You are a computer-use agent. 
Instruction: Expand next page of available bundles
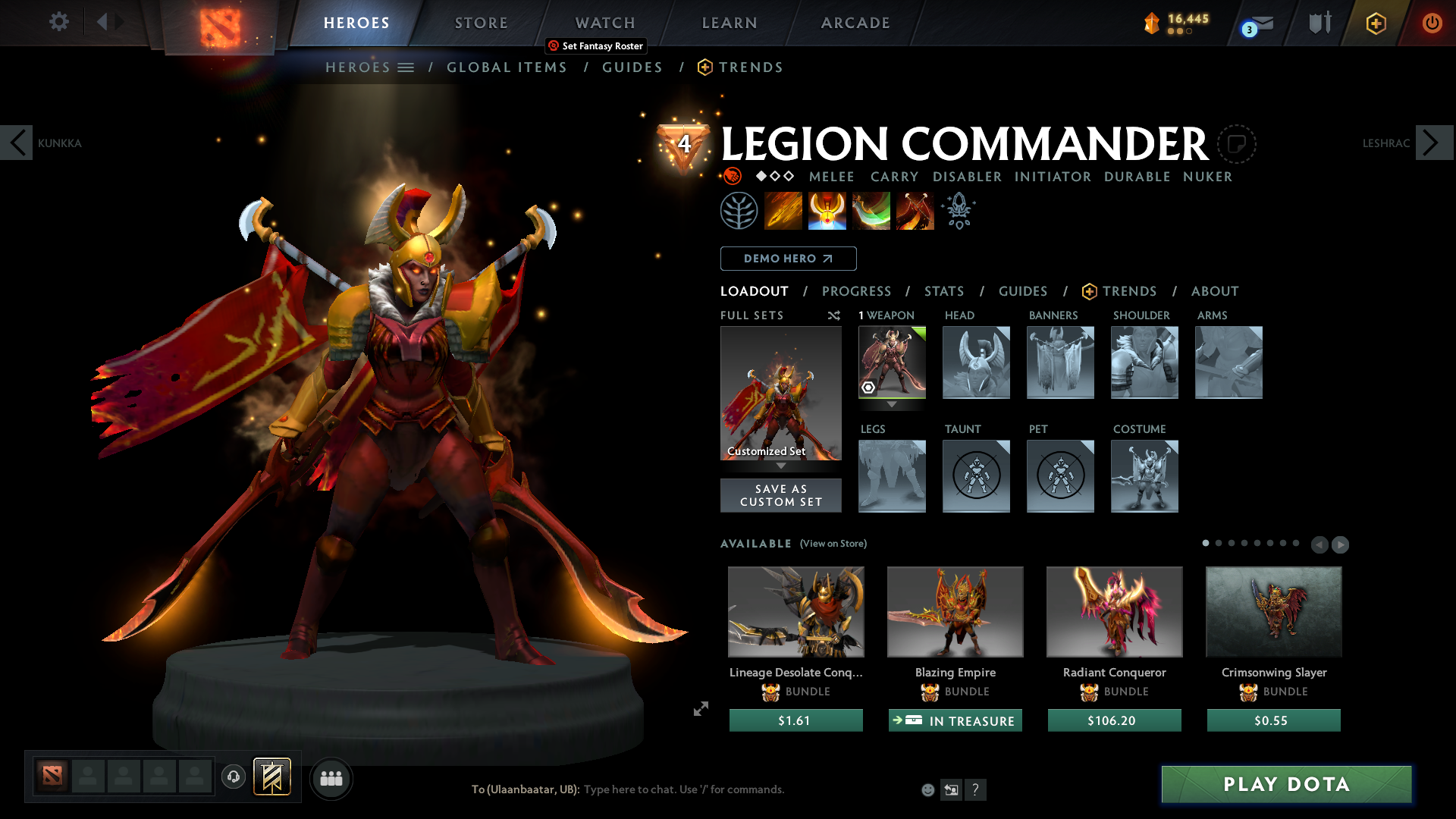click(x=1341, y=544)
